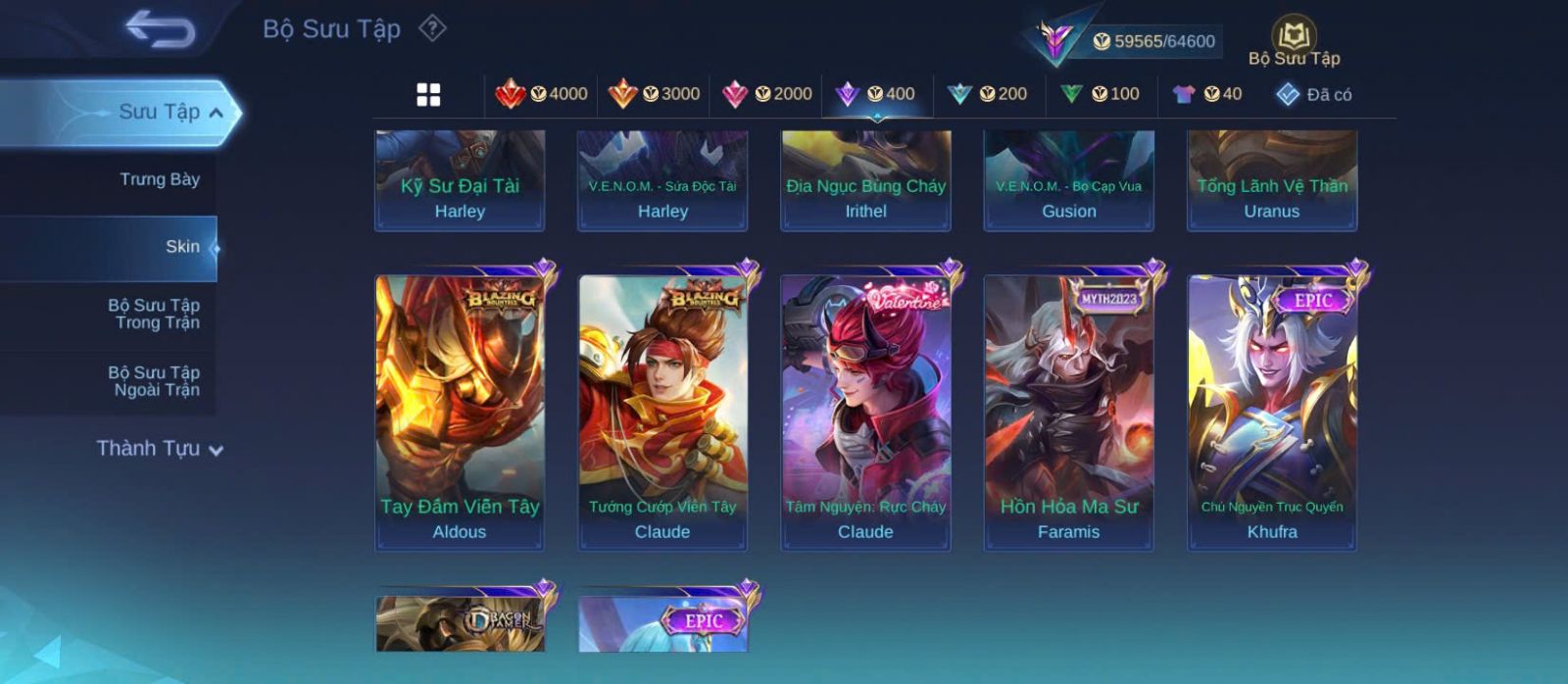The width and height of the screenshot is (1568, 684).
Task: Show all skins with grid filter
Action: click(428, 94)
